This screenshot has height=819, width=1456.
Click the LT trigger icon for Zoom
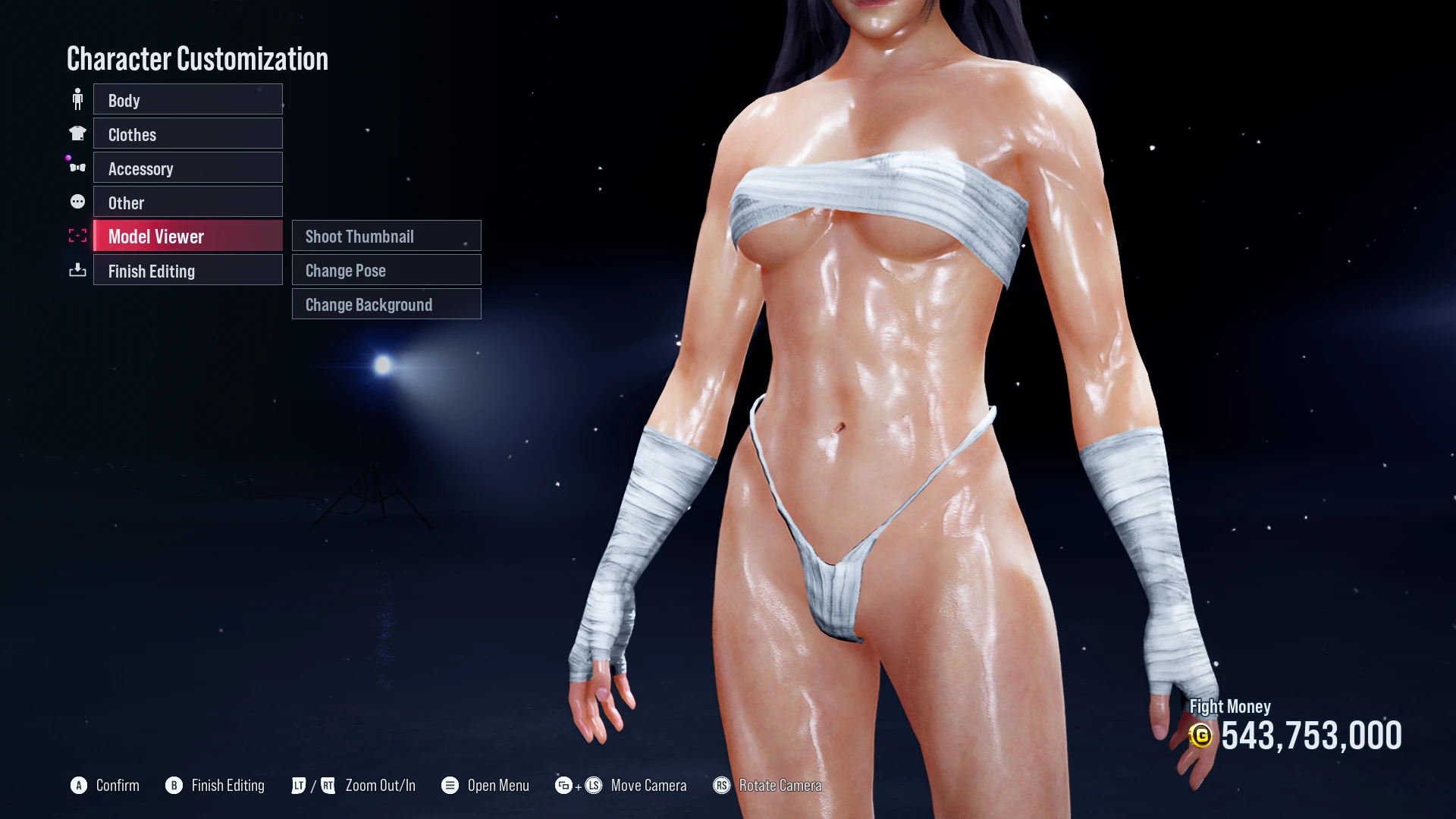(298, 786)
